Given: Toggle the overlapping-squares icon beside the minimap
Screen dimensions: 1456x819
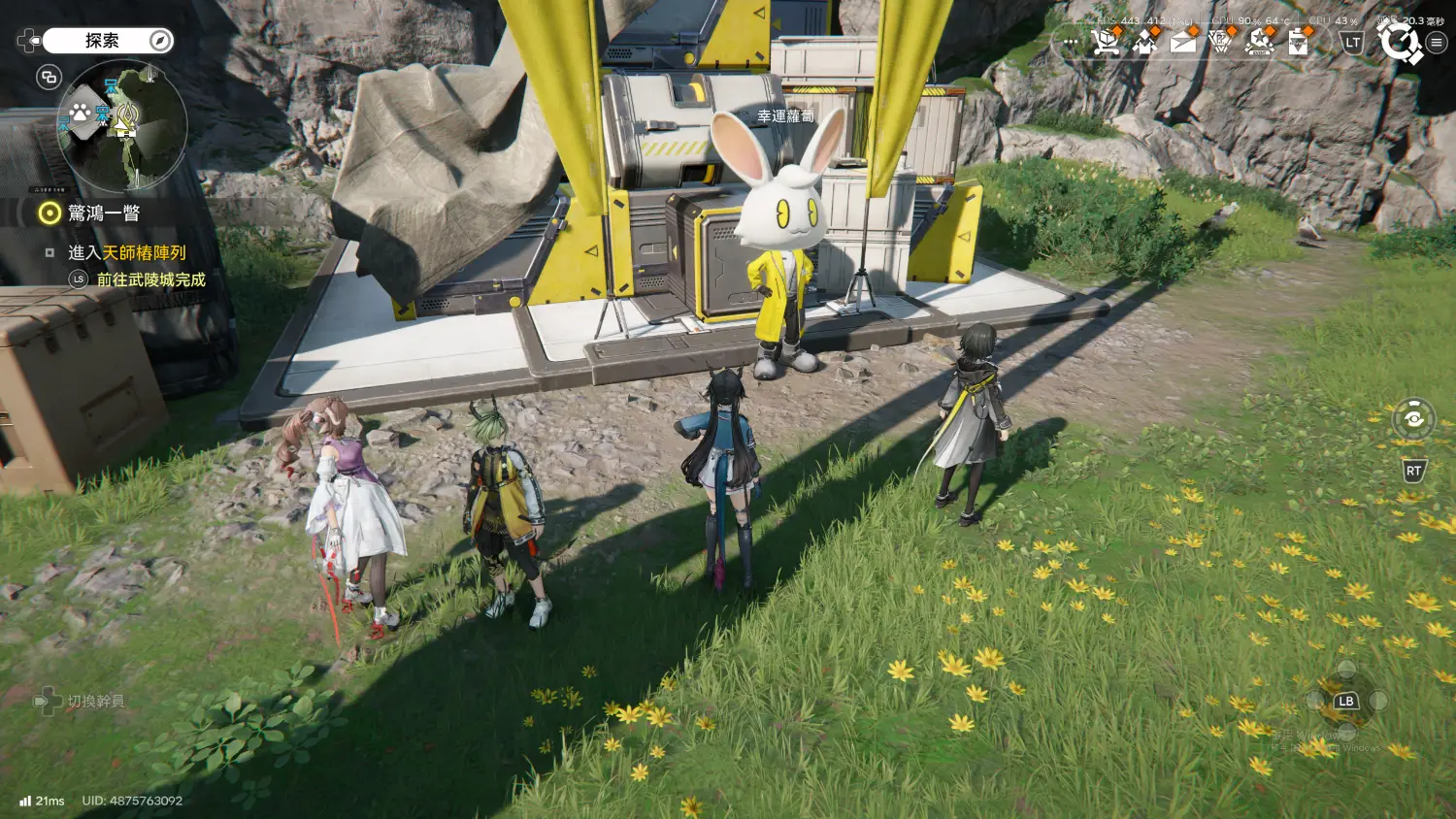Looking at the screenshot, I should pos(49,78).
